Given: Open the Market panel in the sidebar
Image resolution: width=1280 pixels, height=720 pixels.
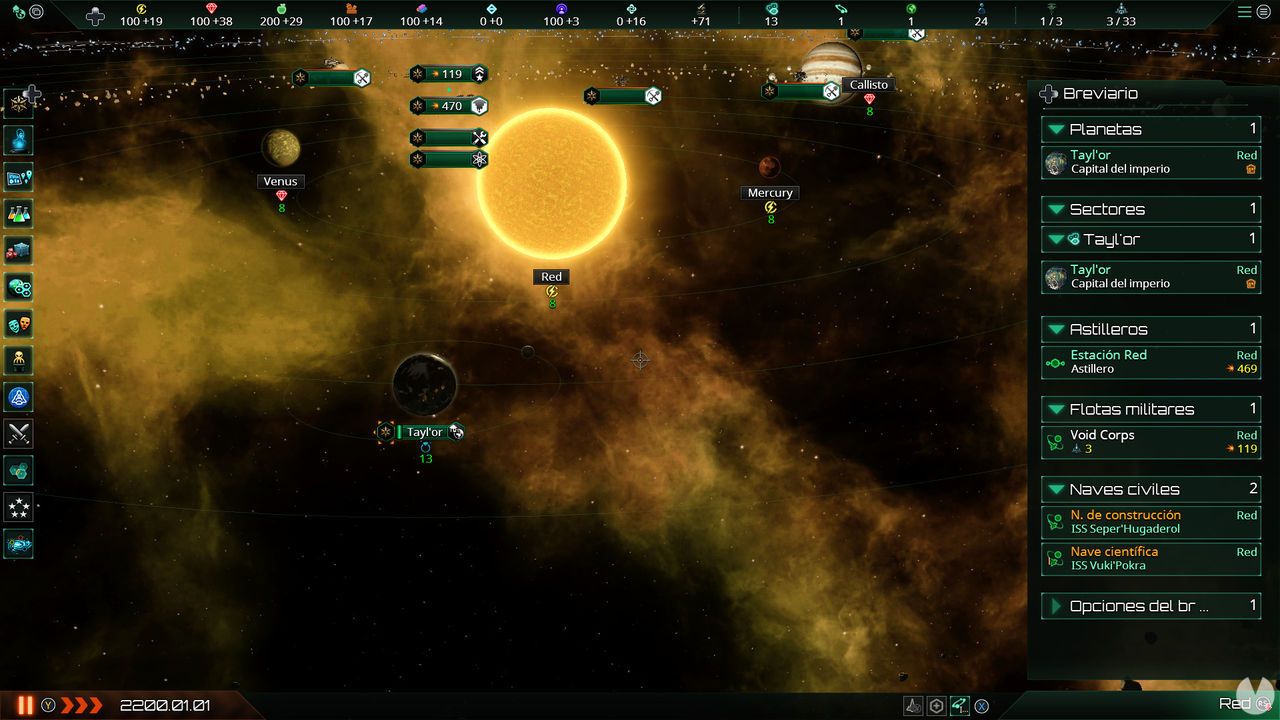Looking at the screenshot, I should pos(18,249).
